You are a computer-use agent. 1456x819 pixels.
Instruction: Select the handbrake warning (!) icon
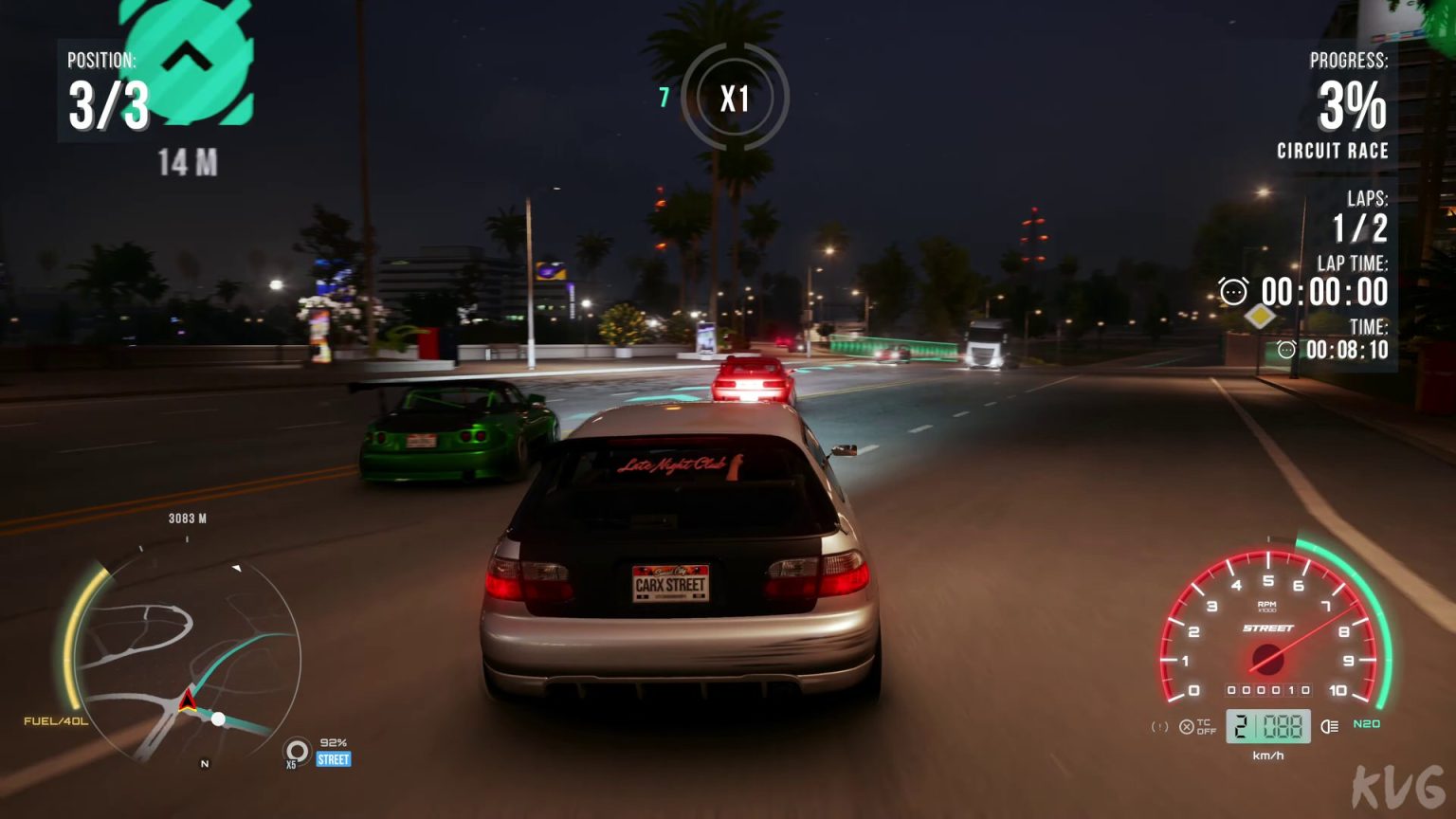coord(1159,726)
